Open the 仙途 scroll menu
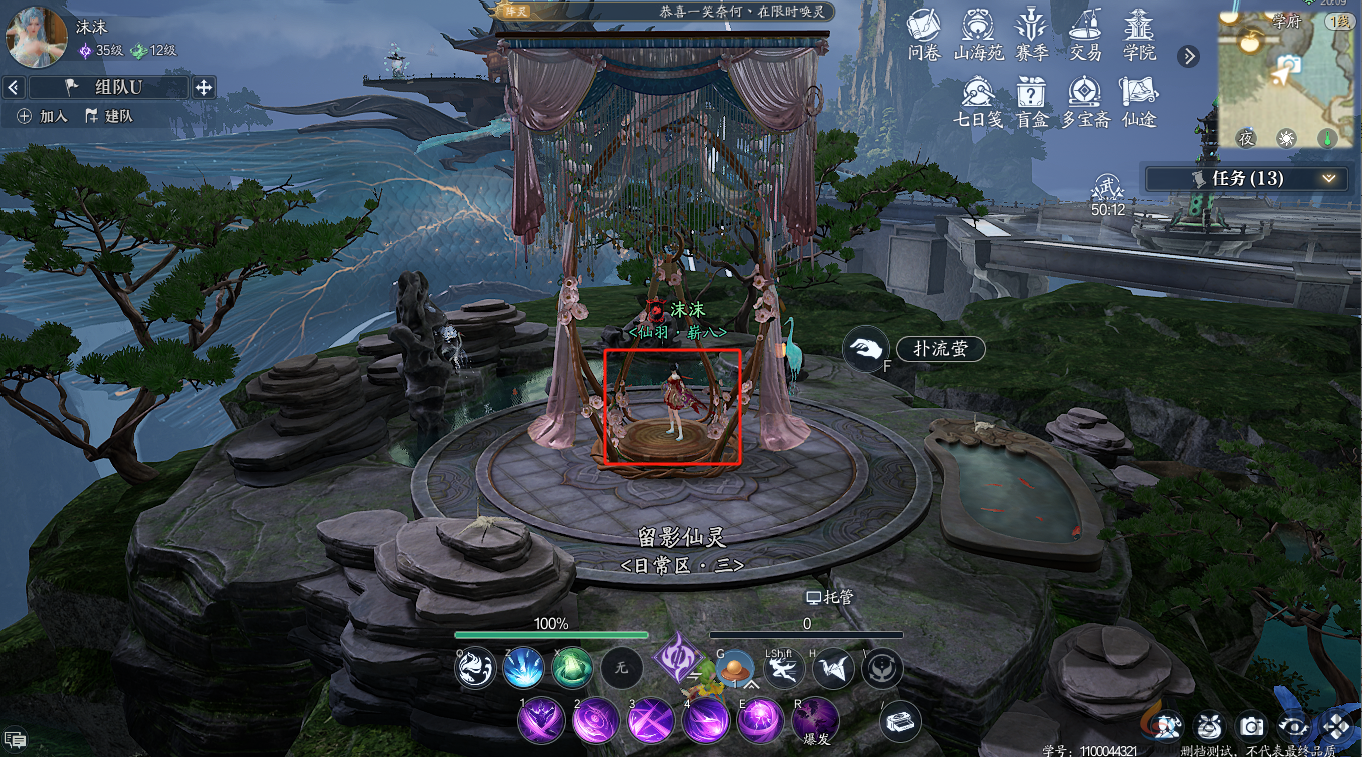The image size is (1362, 757). [1139, 100]
